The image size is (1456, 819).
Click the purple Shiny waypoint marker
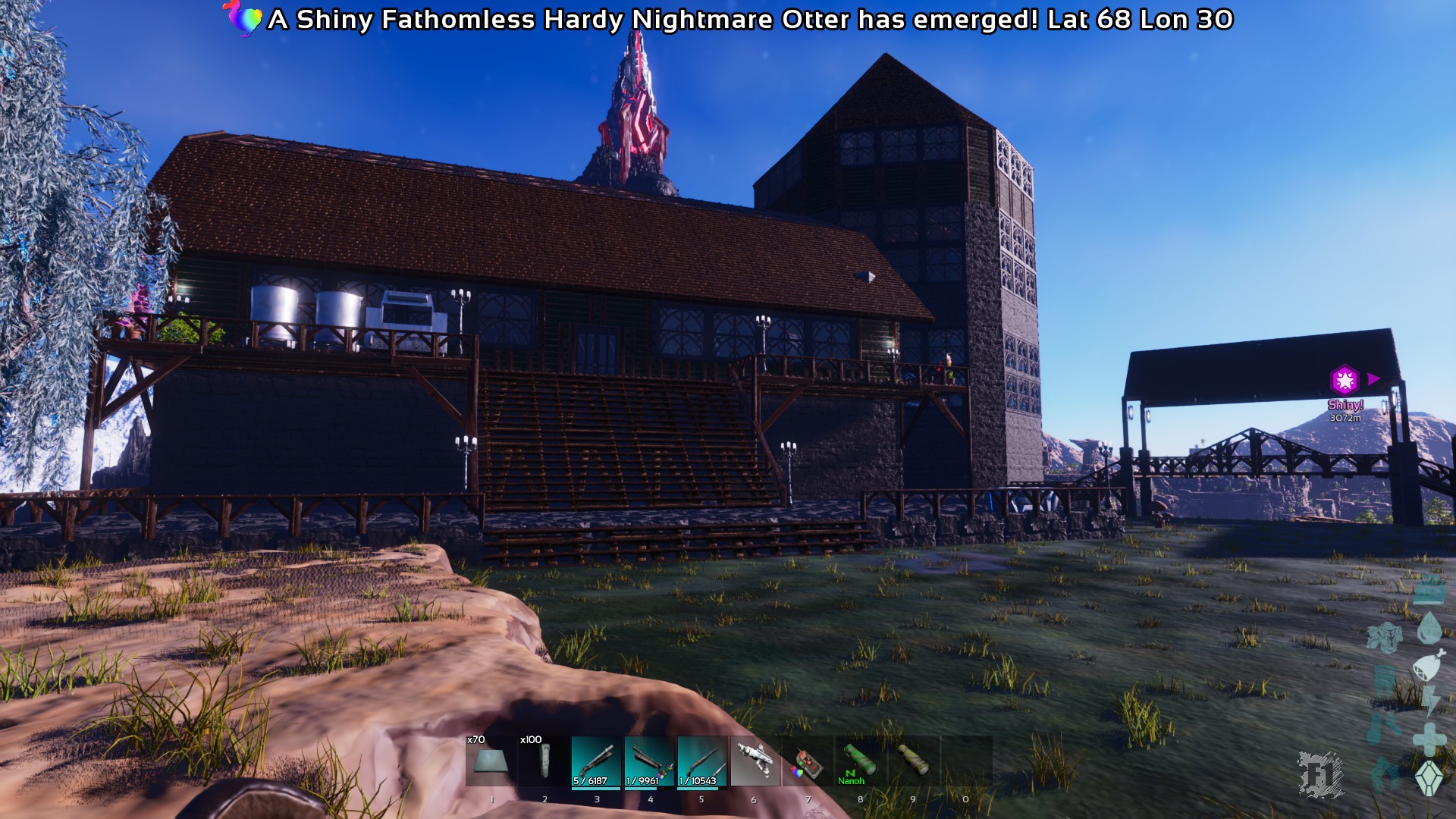tap(1345, 379)
